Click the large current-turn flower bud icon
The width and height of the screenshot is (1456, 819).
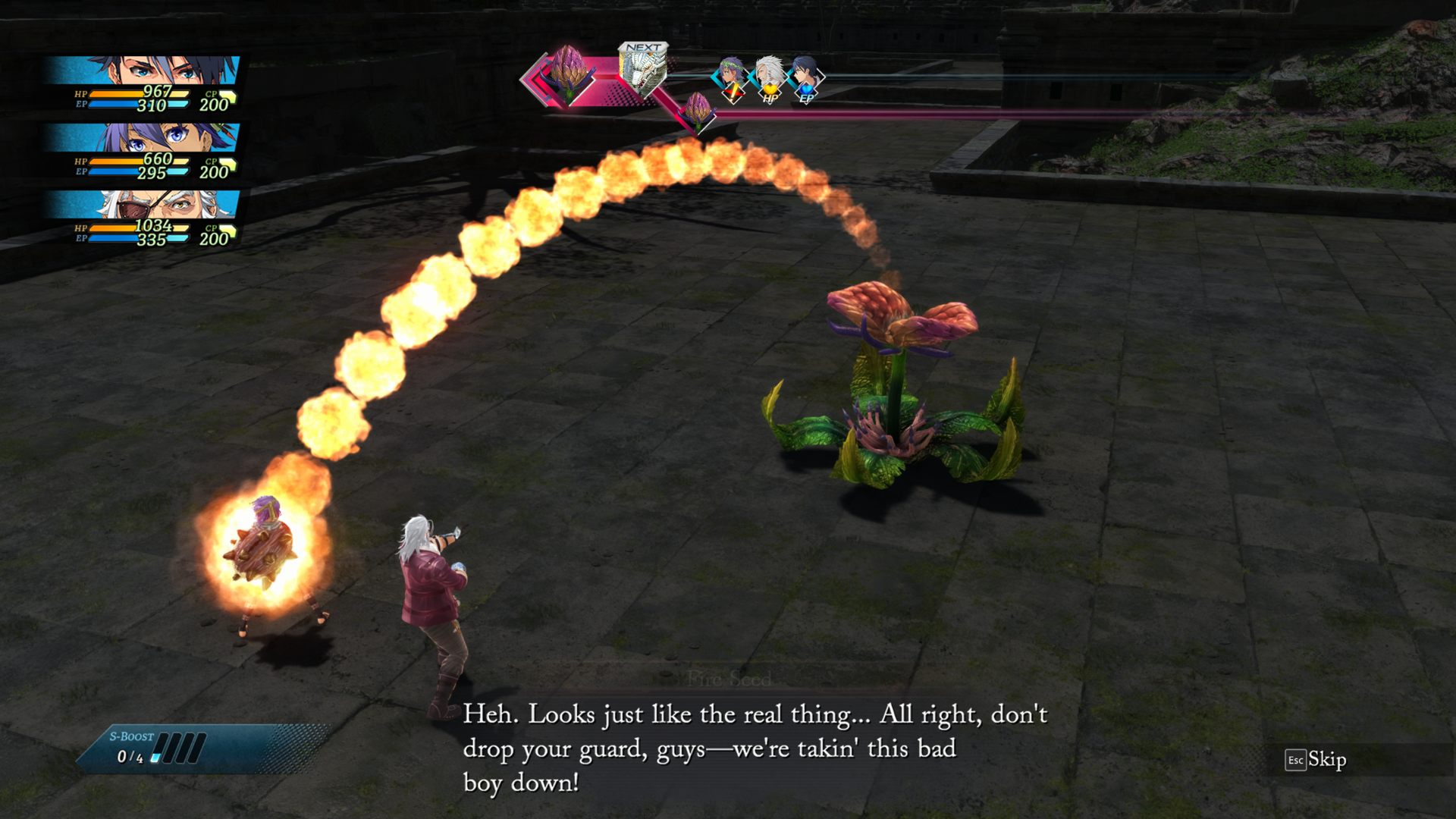pos(566,74)
